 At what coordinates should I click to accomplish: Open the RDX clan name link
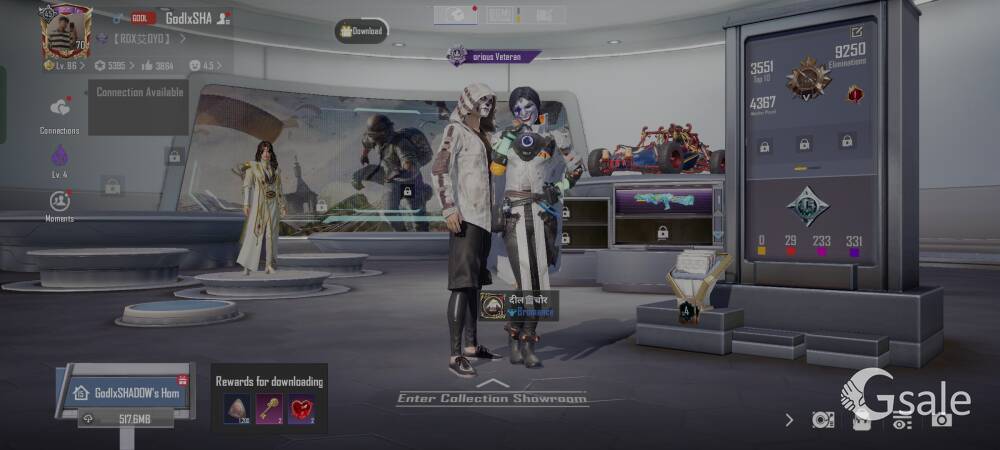pyautogui.click(x=140, y=39)
